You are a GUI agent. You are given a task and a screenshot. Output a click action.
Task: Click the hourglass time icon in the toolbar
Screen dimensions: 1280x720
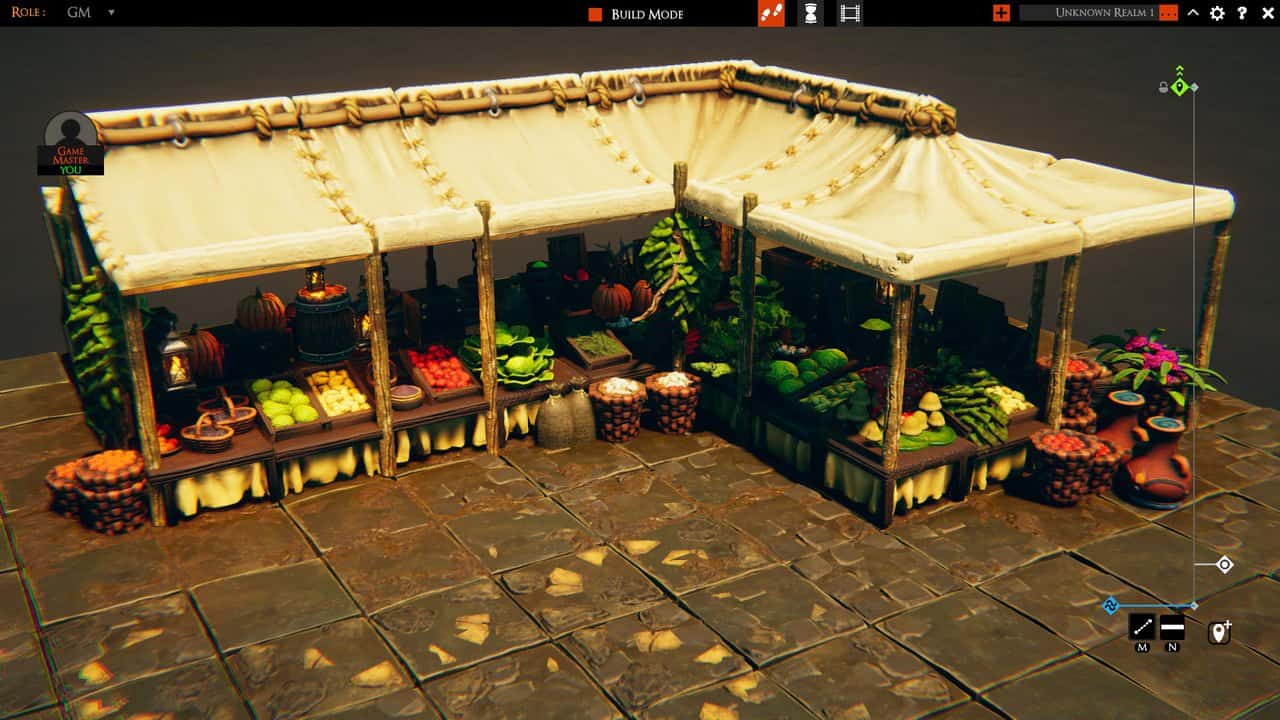click(812, 15)
